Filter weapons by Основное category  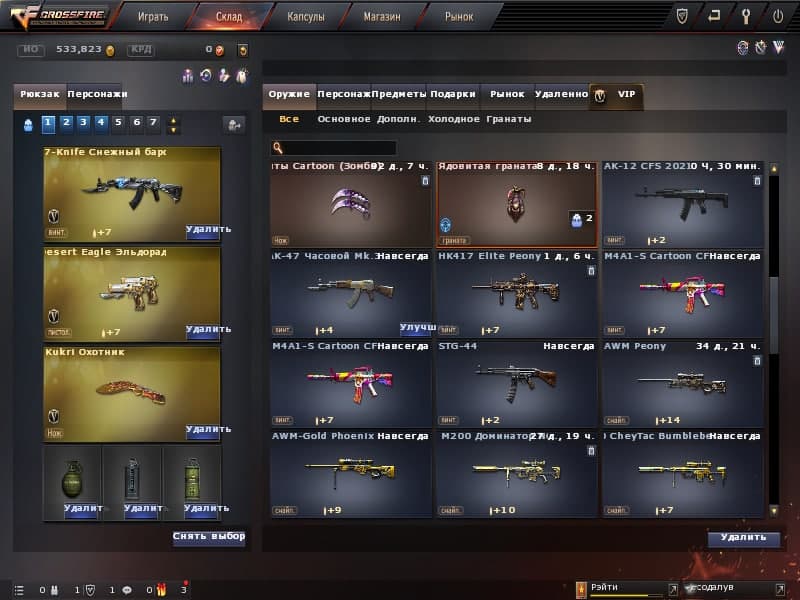pos(343,119)
